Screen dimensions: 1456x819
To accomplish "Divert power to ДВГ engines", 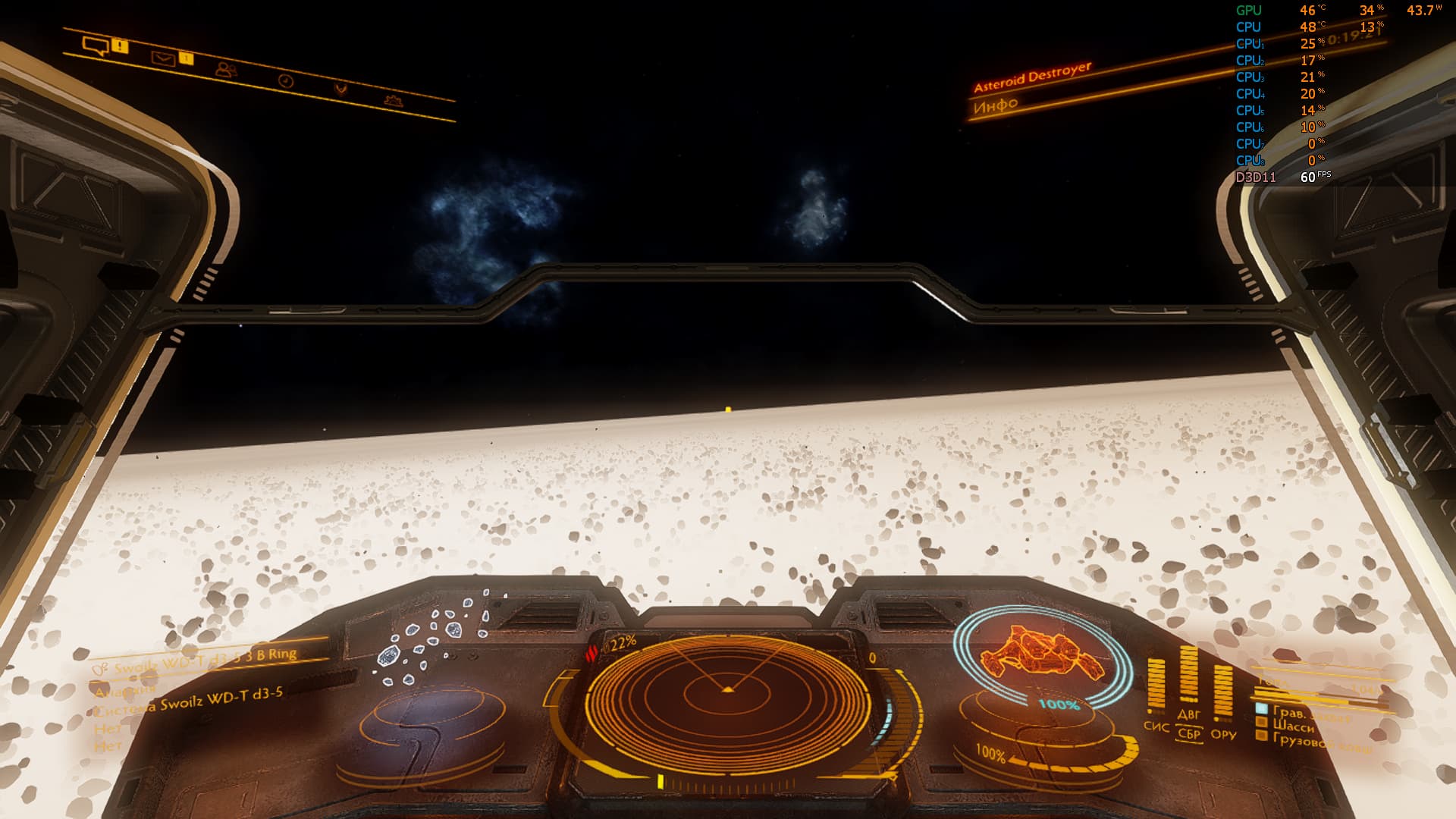I will tap(1188, 714).
